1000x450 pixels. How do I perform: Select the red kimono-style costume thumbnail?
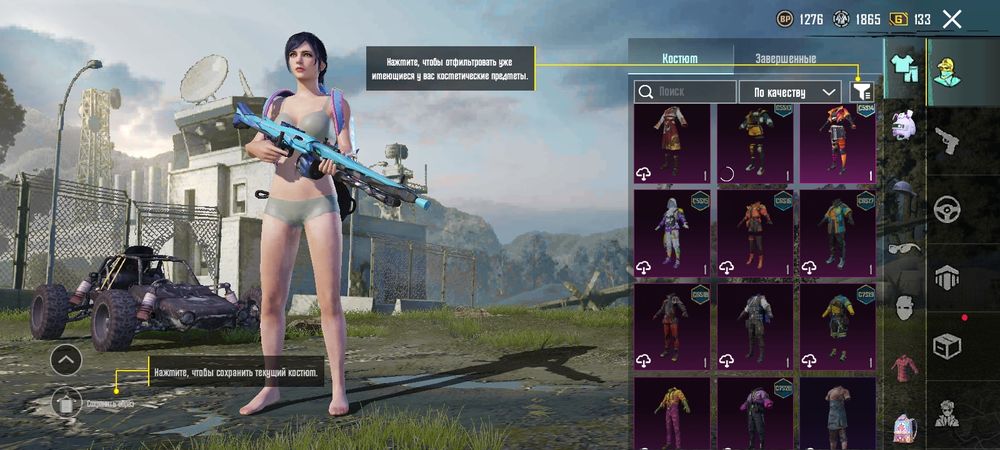672,143
